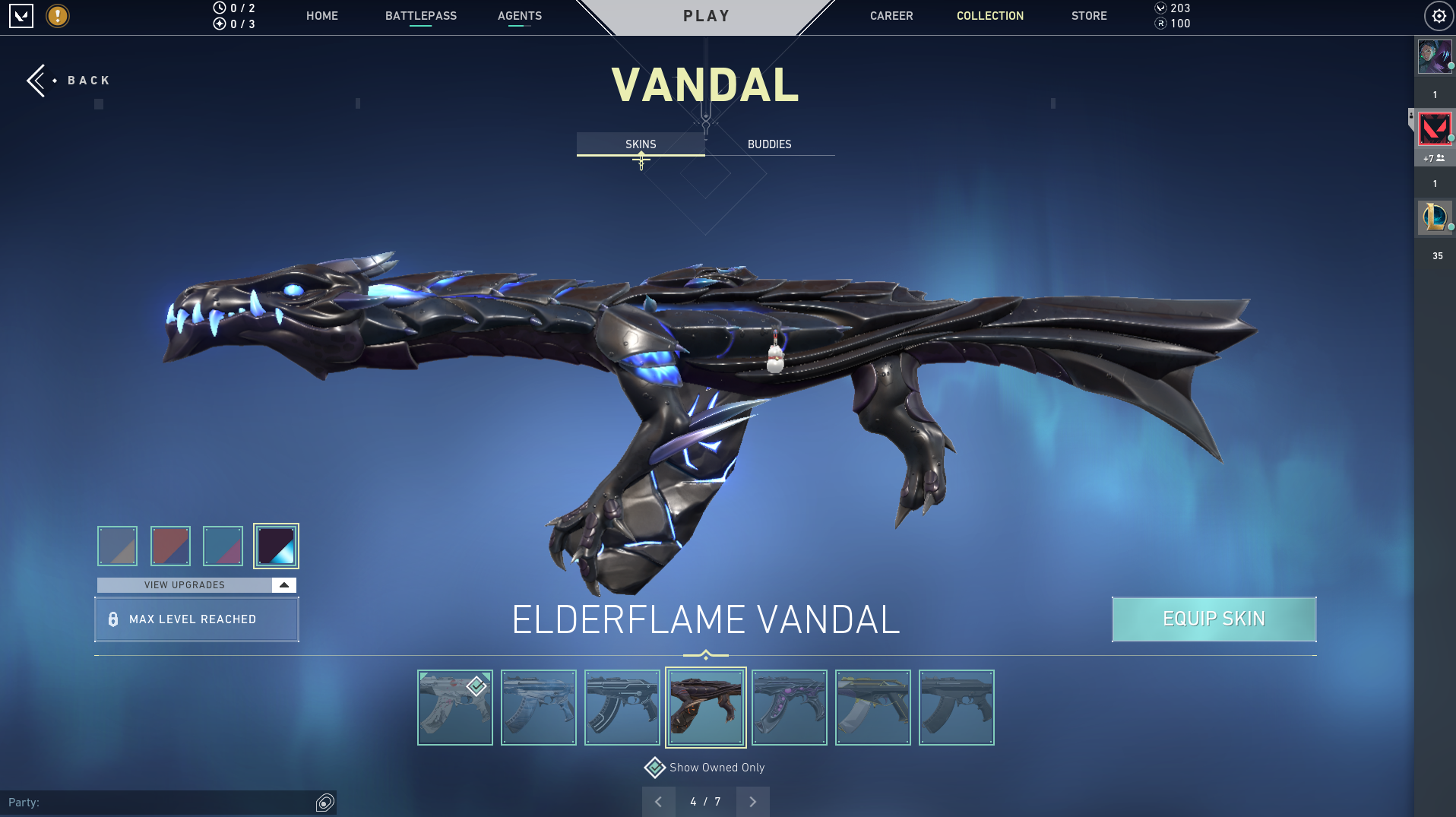Click the party chat input field
This screenshot has height=817, width=1456.
point(160,803)
